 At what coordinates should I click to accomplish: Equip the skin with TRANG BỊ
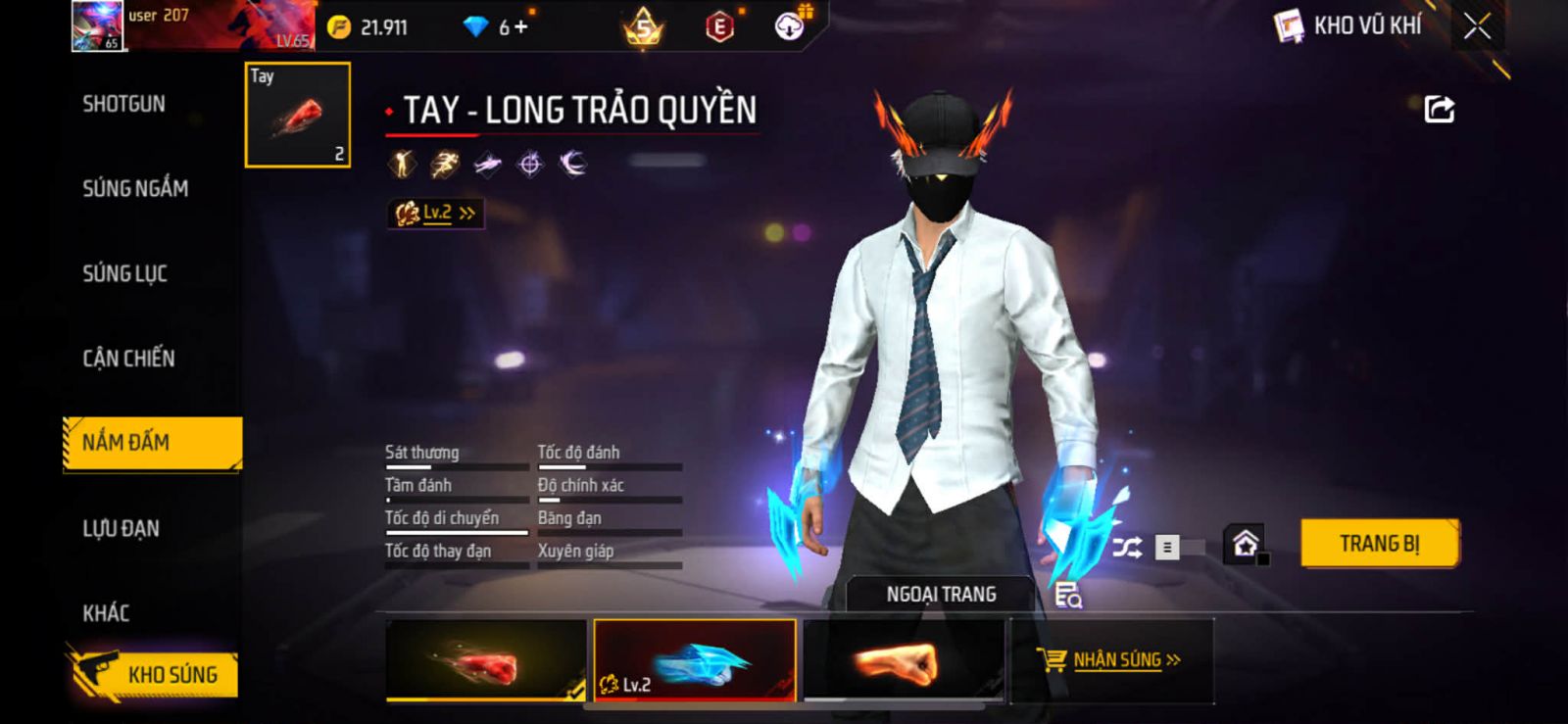tap(1379, 544)
